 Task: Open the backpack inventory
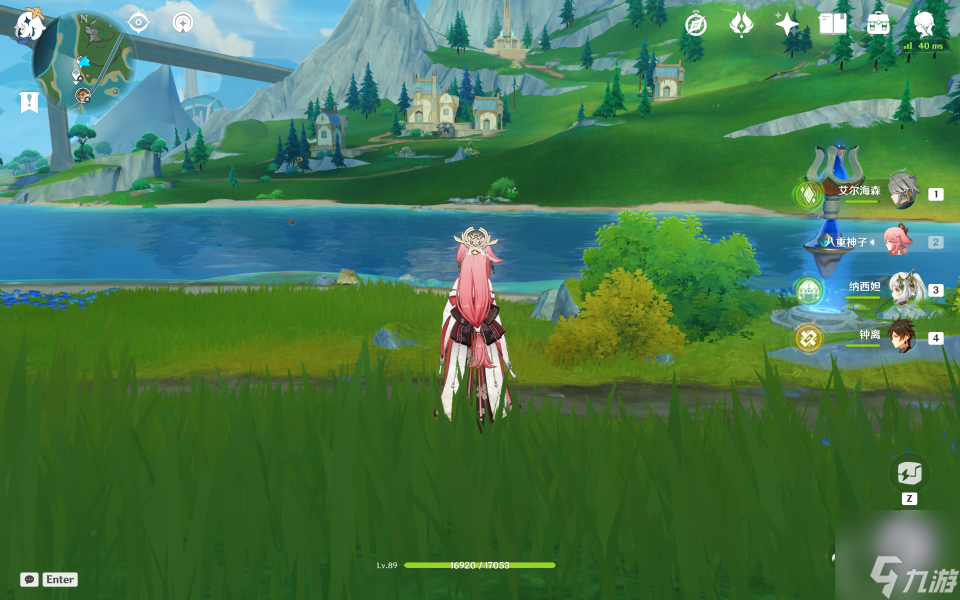(x=878, y=24)
